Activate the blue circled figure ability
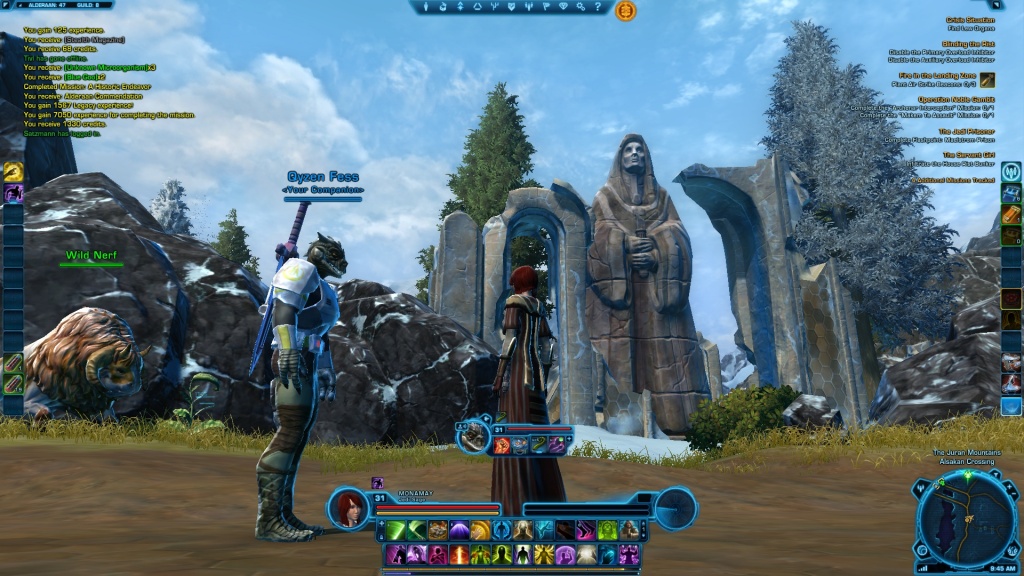 pos(502,530)
